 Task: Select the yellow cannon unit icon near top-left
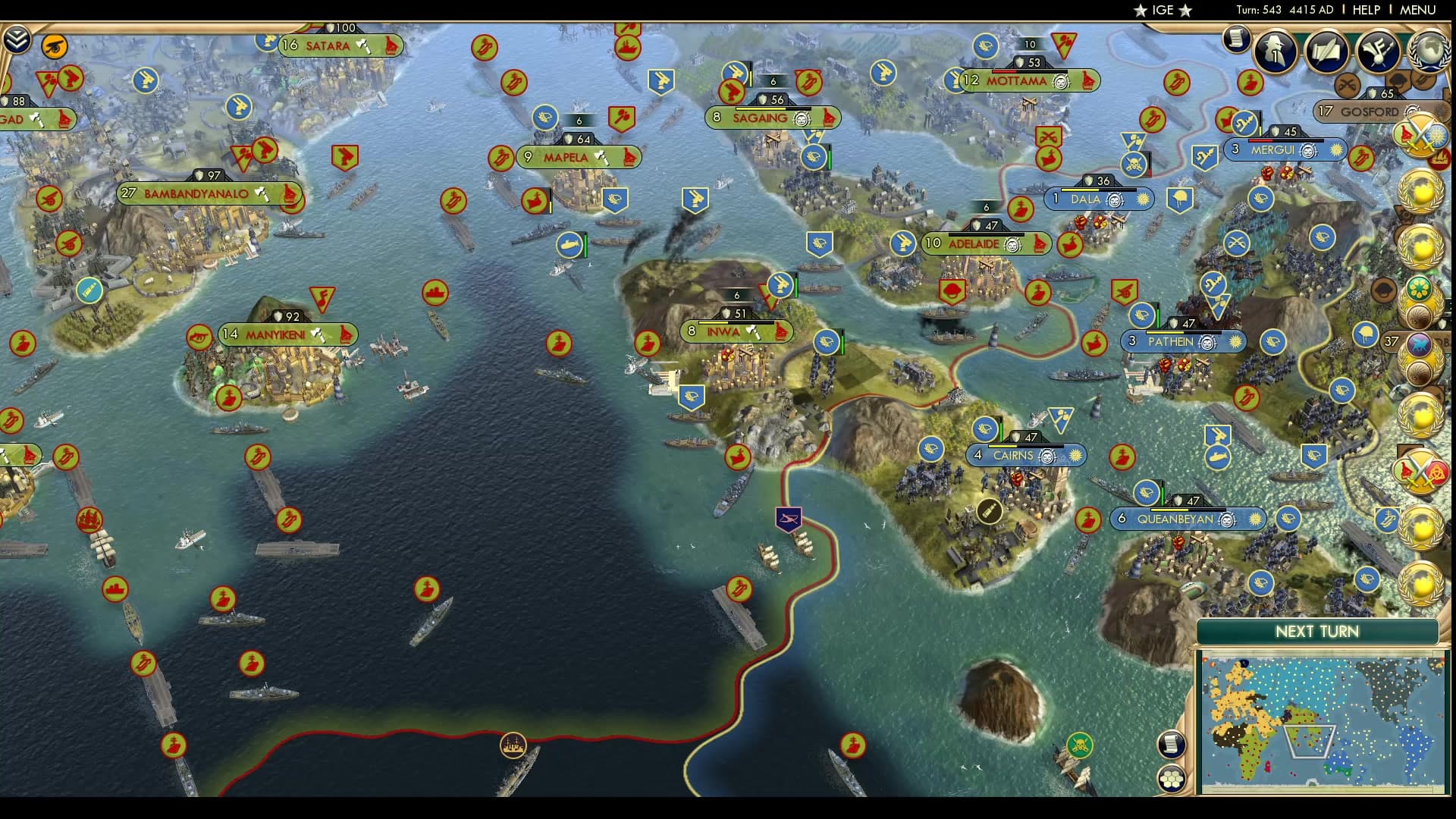(55, 46)
